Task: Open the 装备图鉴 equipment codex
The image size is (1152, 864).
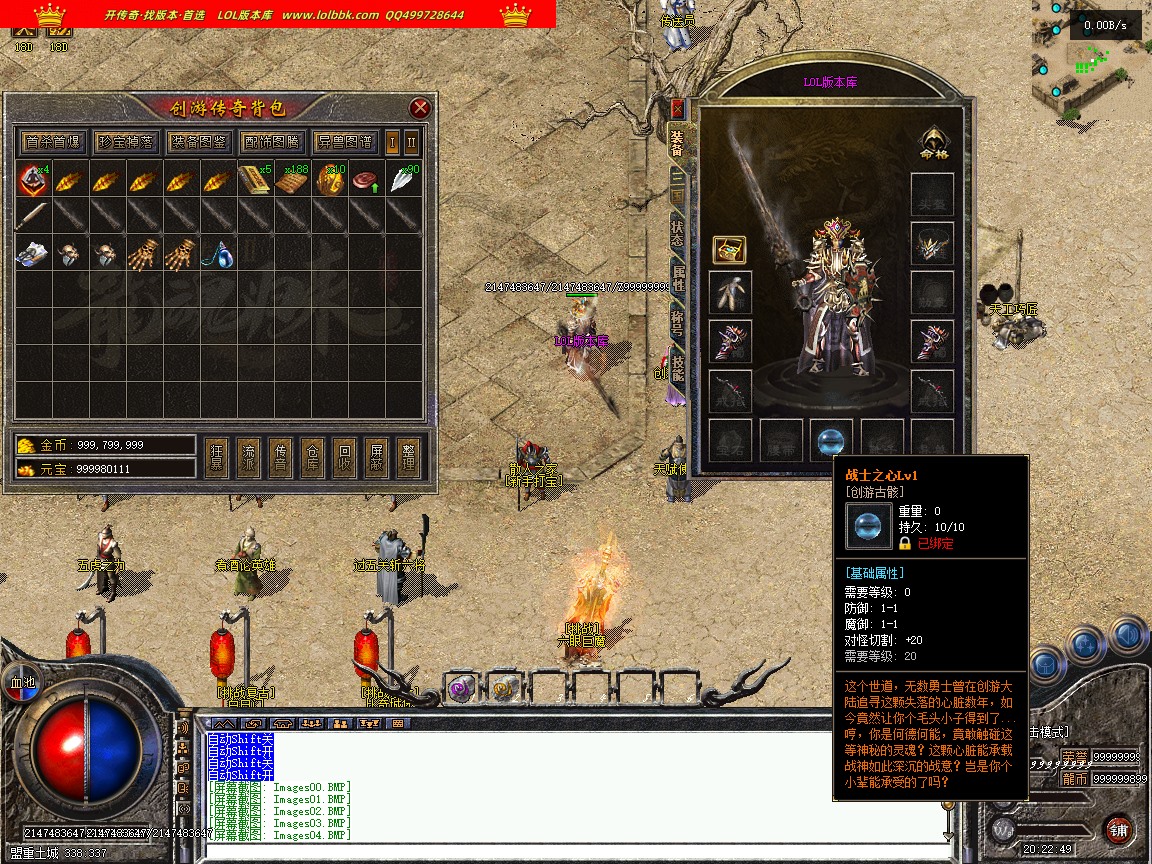Action: 198,142
